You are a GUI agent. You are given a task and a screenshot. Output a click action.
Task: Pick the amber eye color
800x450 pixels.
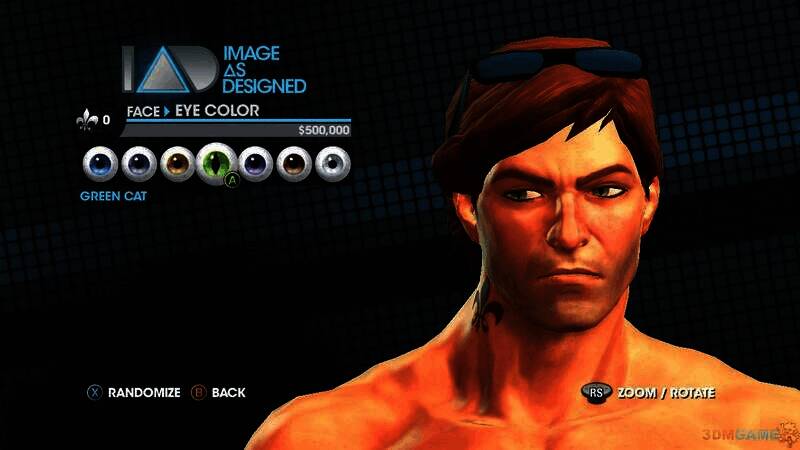click(177, 163)
